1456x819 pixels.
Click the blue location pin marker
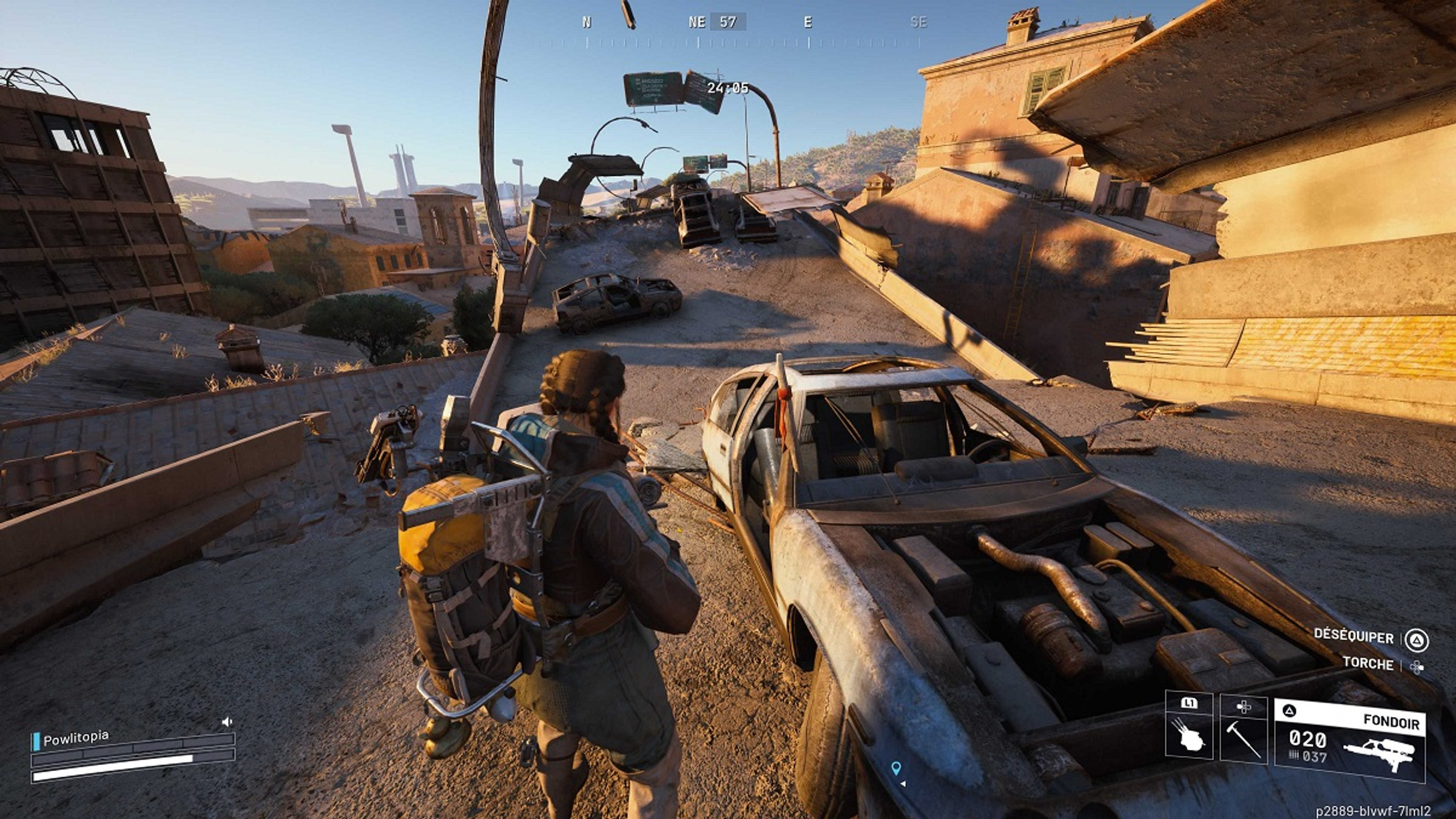[896, 768]
